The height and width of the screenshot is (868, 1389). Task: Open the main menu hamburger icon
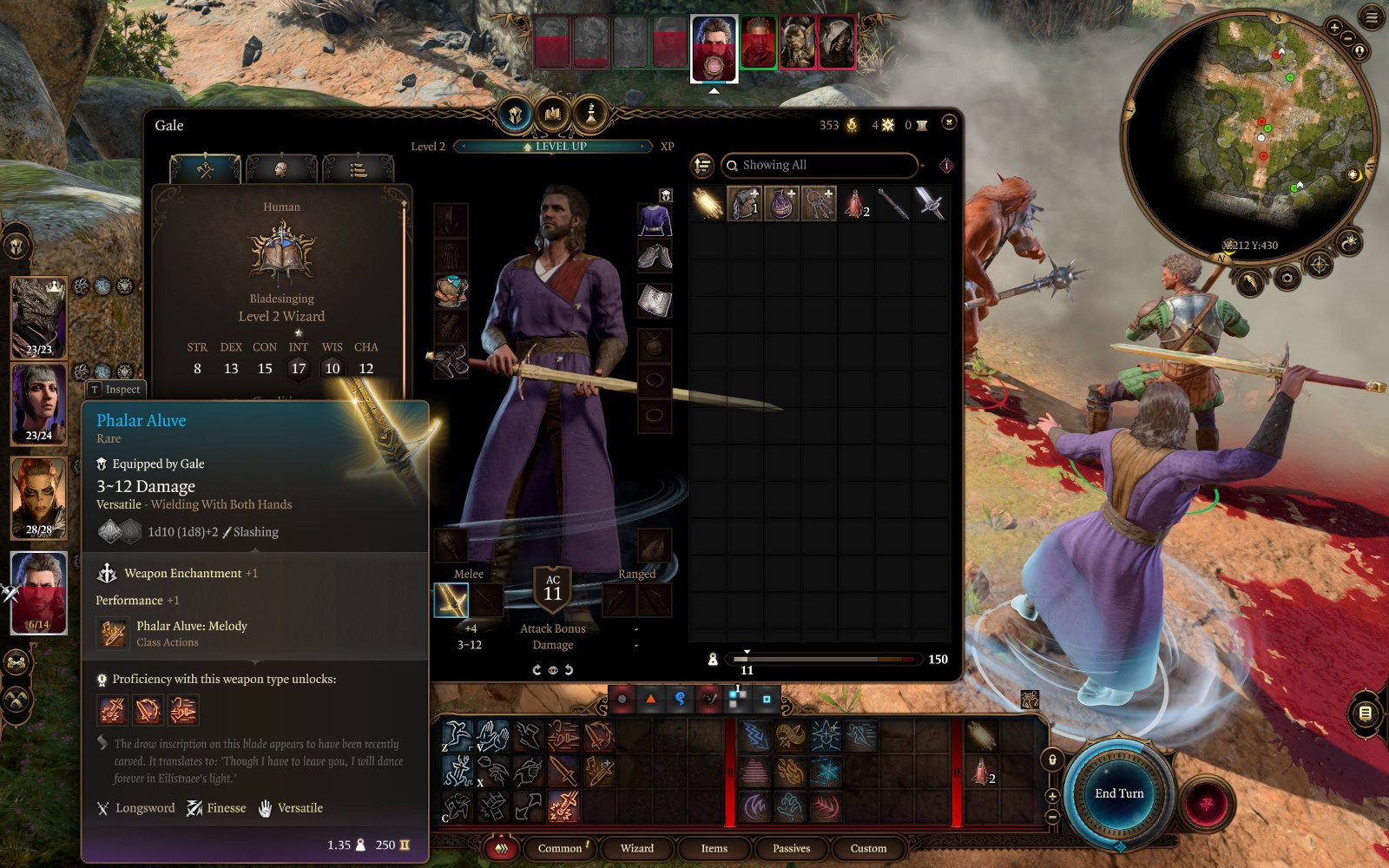[x=1372, y=16]
